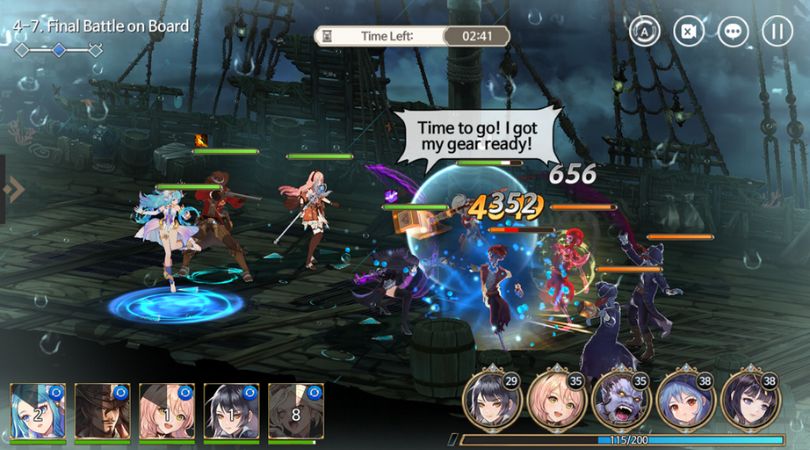Viewport: 810px width, 450px height.
Task: Select the grey hero portrait showing 8
Action: pyautogui.click(x=295, y=411)
